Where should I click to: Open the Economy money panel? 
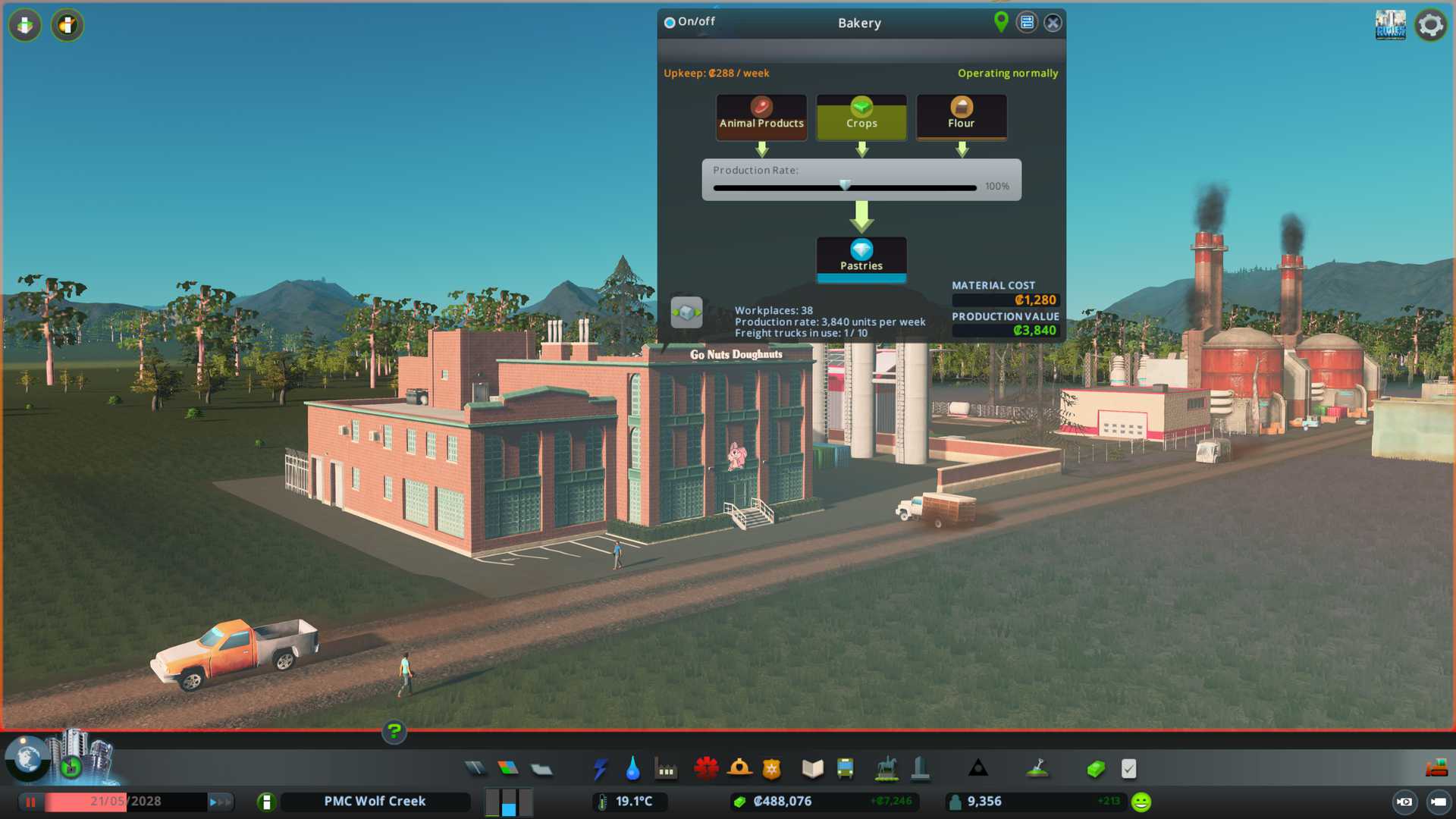click(1096, 769)
